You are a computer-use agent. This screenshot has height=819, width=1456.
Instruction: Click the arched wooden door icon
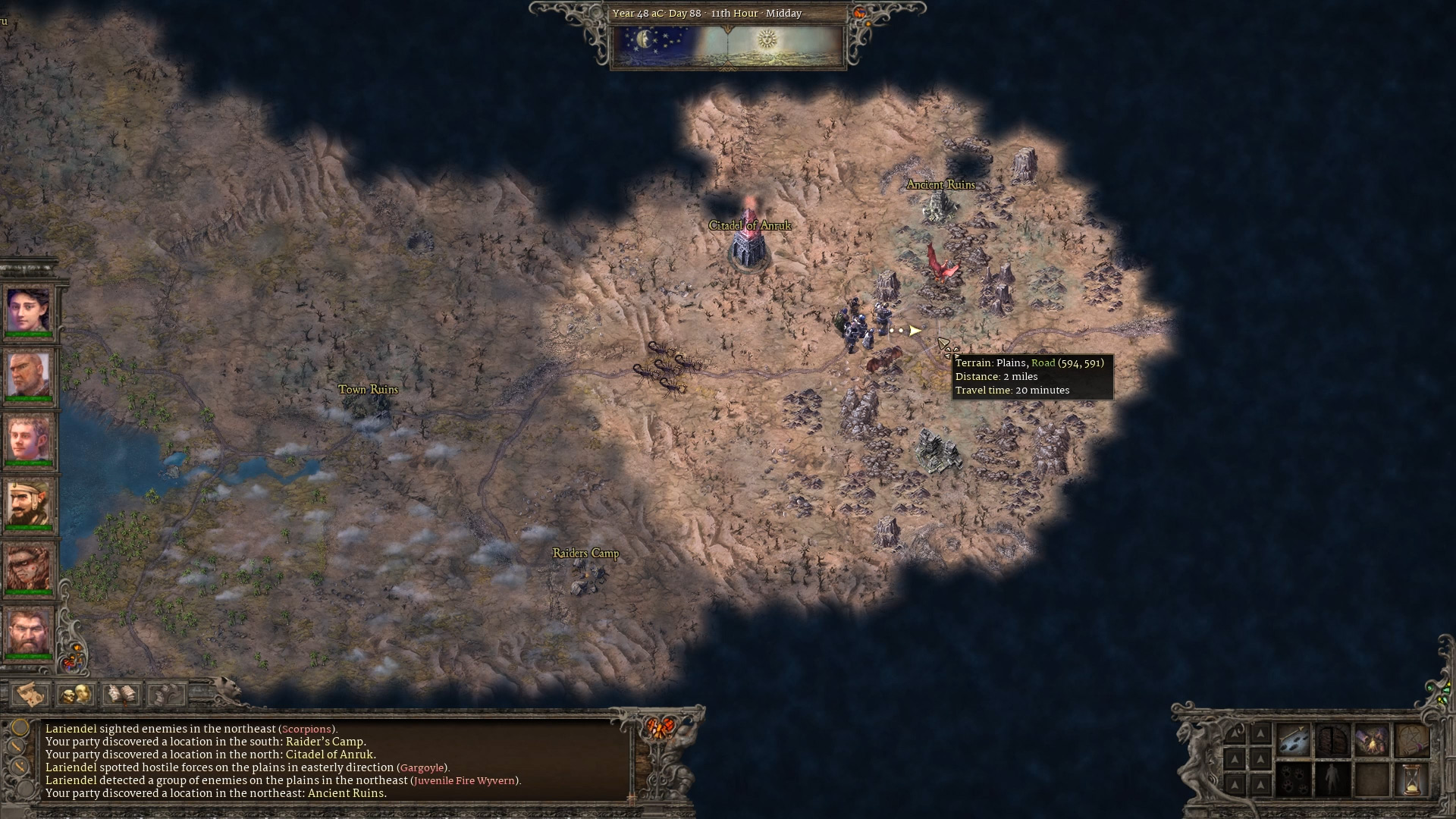click(x=1332, y=740)
